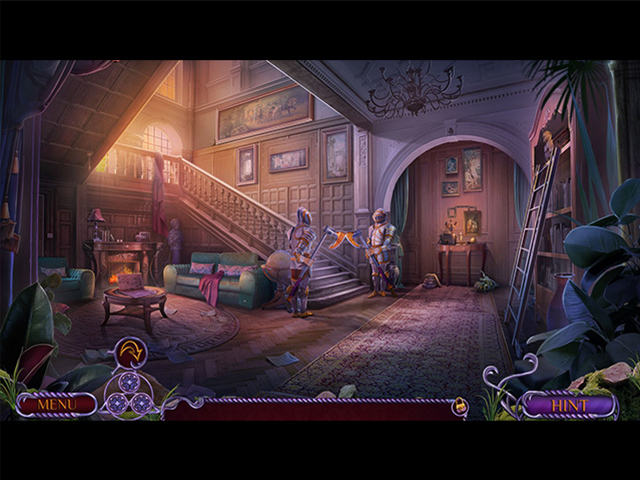Toggle the inventory bar padlock
Screen dimensions: 640x480
[460, 406]
